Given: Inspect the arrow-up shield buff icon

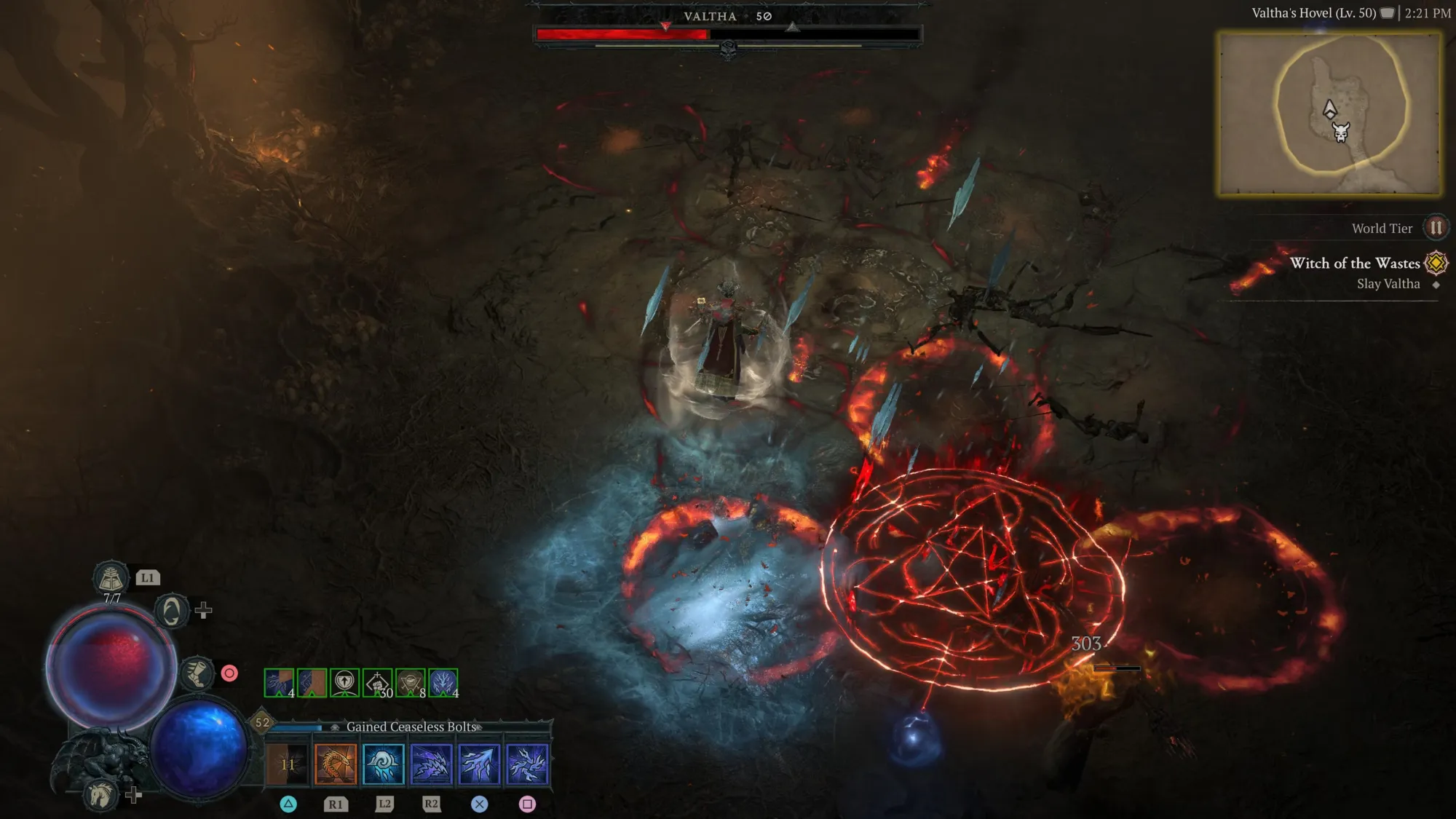Looking at the screenshot, I should [x=344, y=683].
